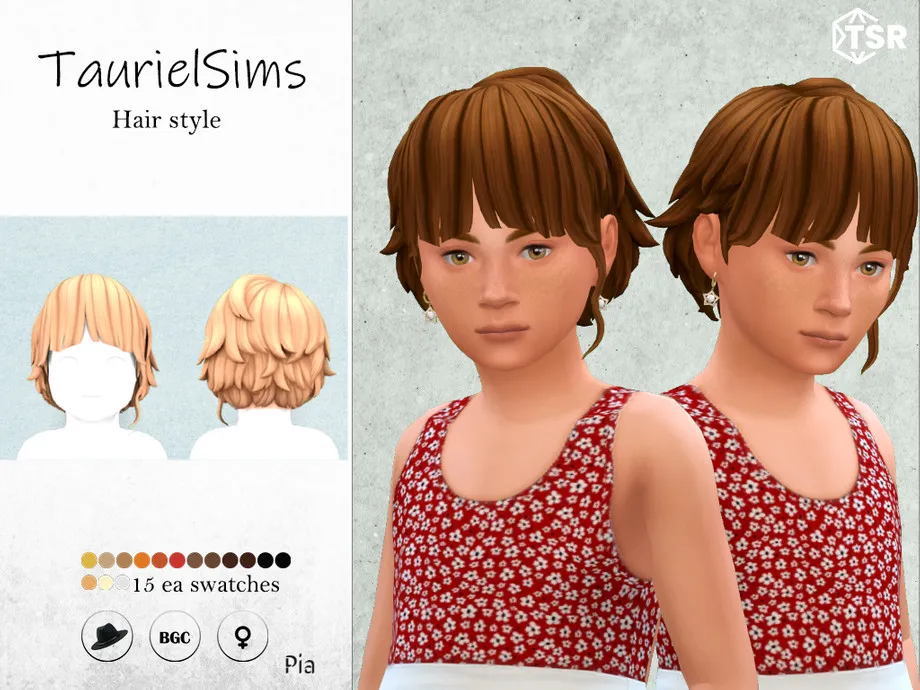Choose the female gender symbol icon

tap(242, 636)
